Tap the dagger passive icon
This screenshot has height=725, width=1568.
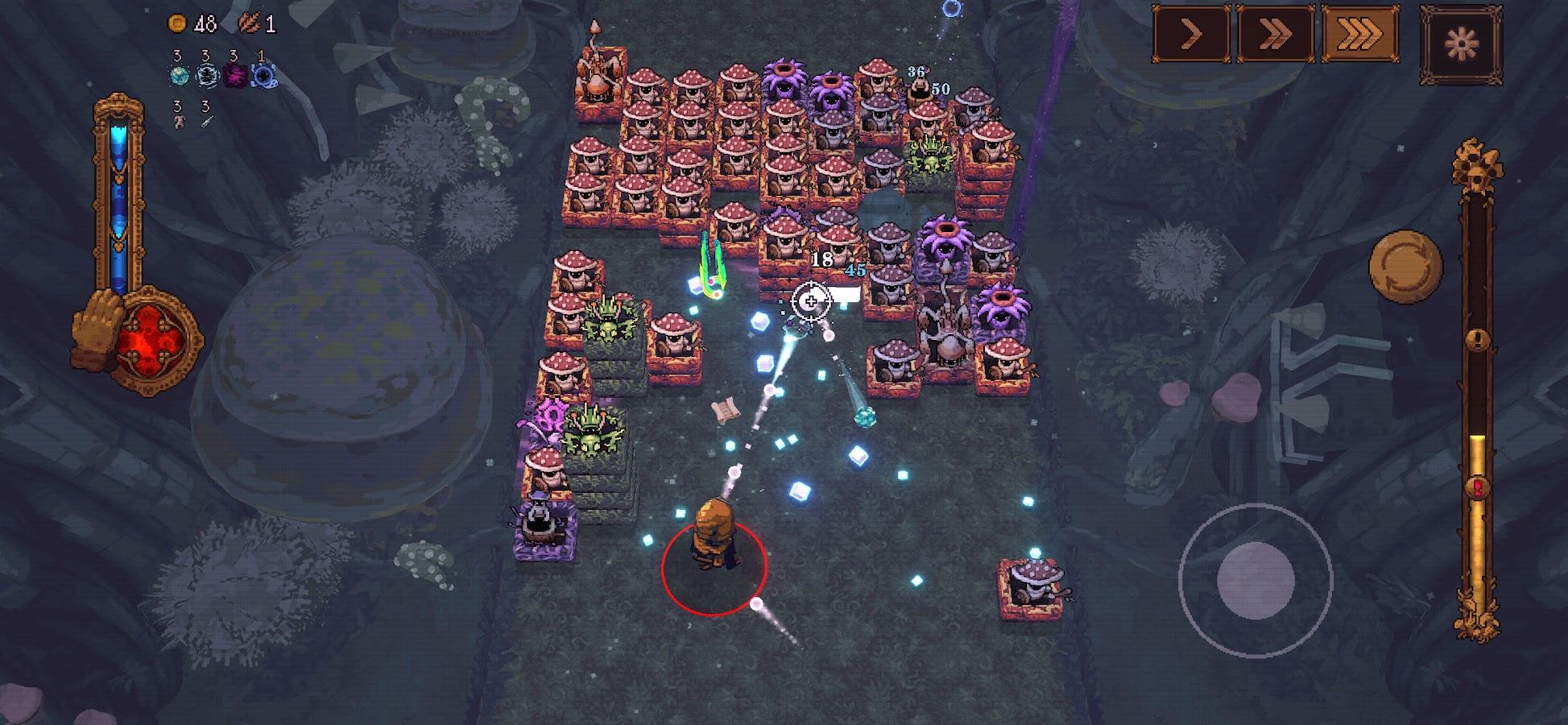(207, 122)
